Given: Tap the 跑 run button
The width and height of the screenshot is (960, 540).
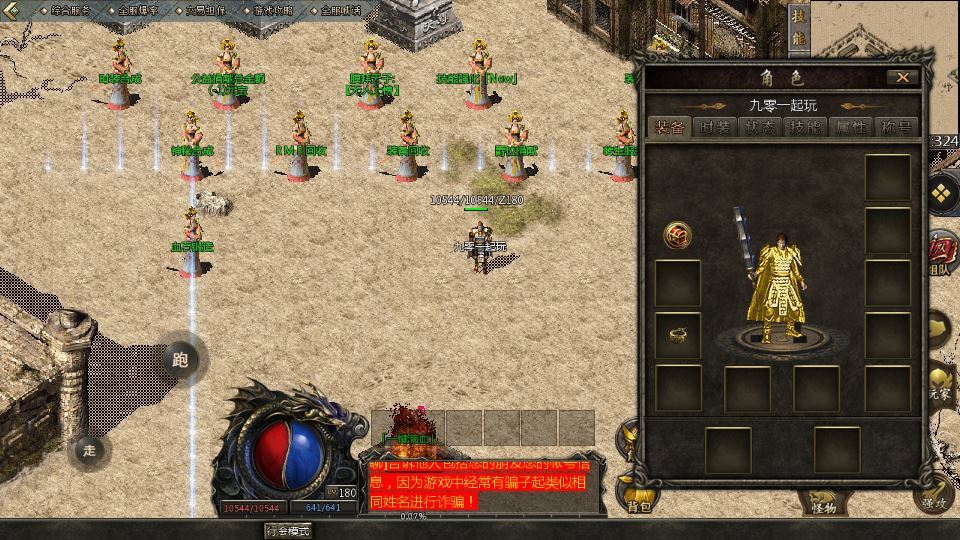Looking at the screenshot, I should click(x=181, y=360).
